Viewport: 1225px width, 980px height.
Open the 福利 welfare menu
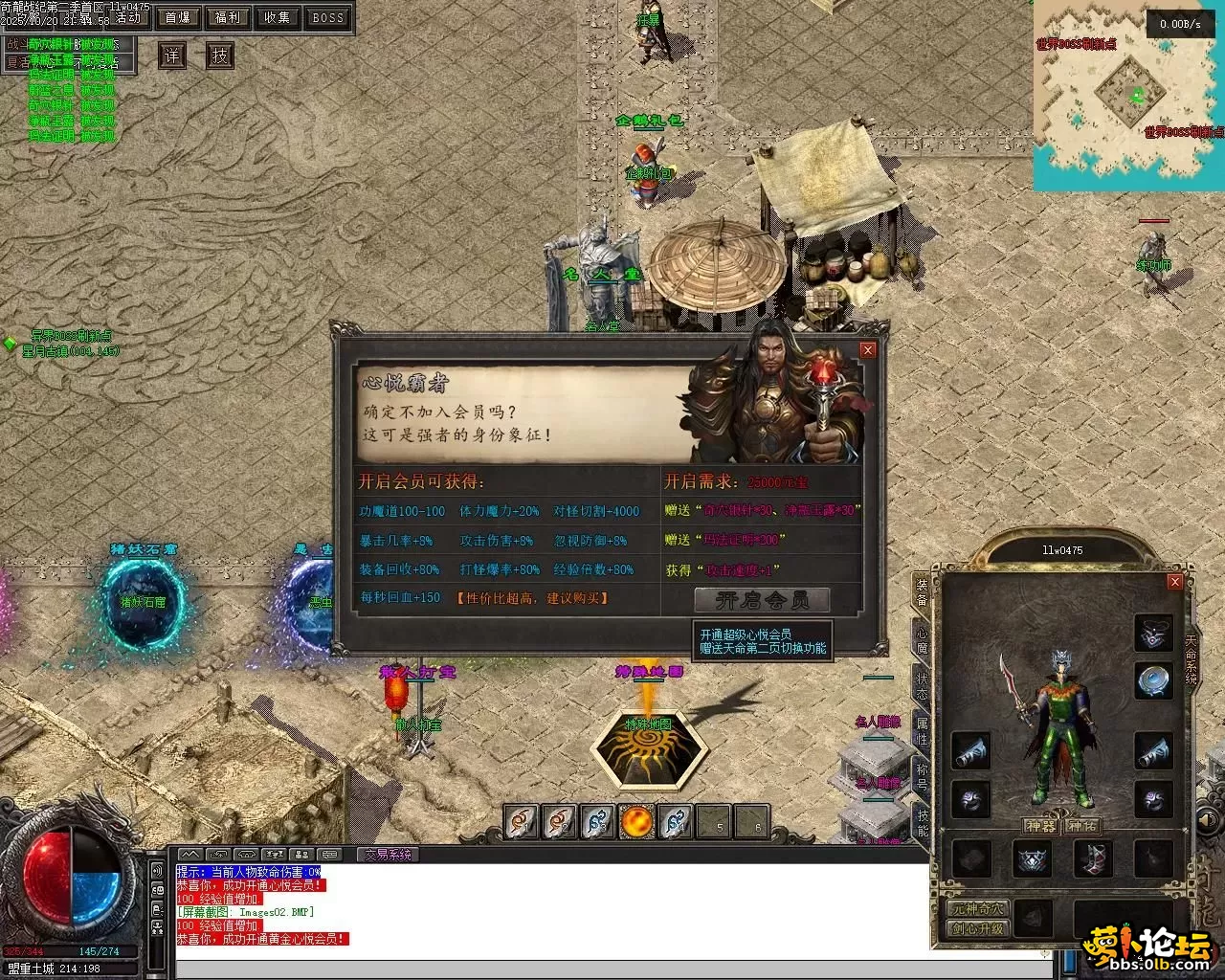(228, 17)
